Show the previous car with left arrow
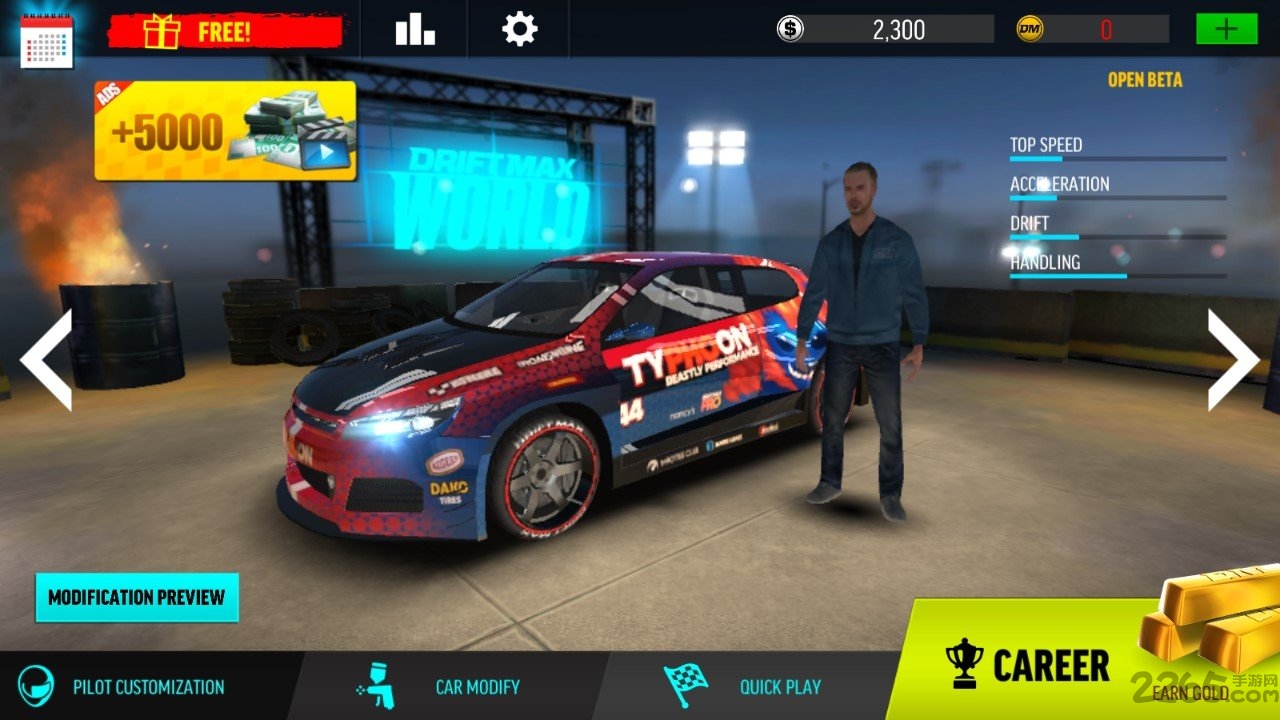This screenshot has height=720, width=1280. coord(47,359)
